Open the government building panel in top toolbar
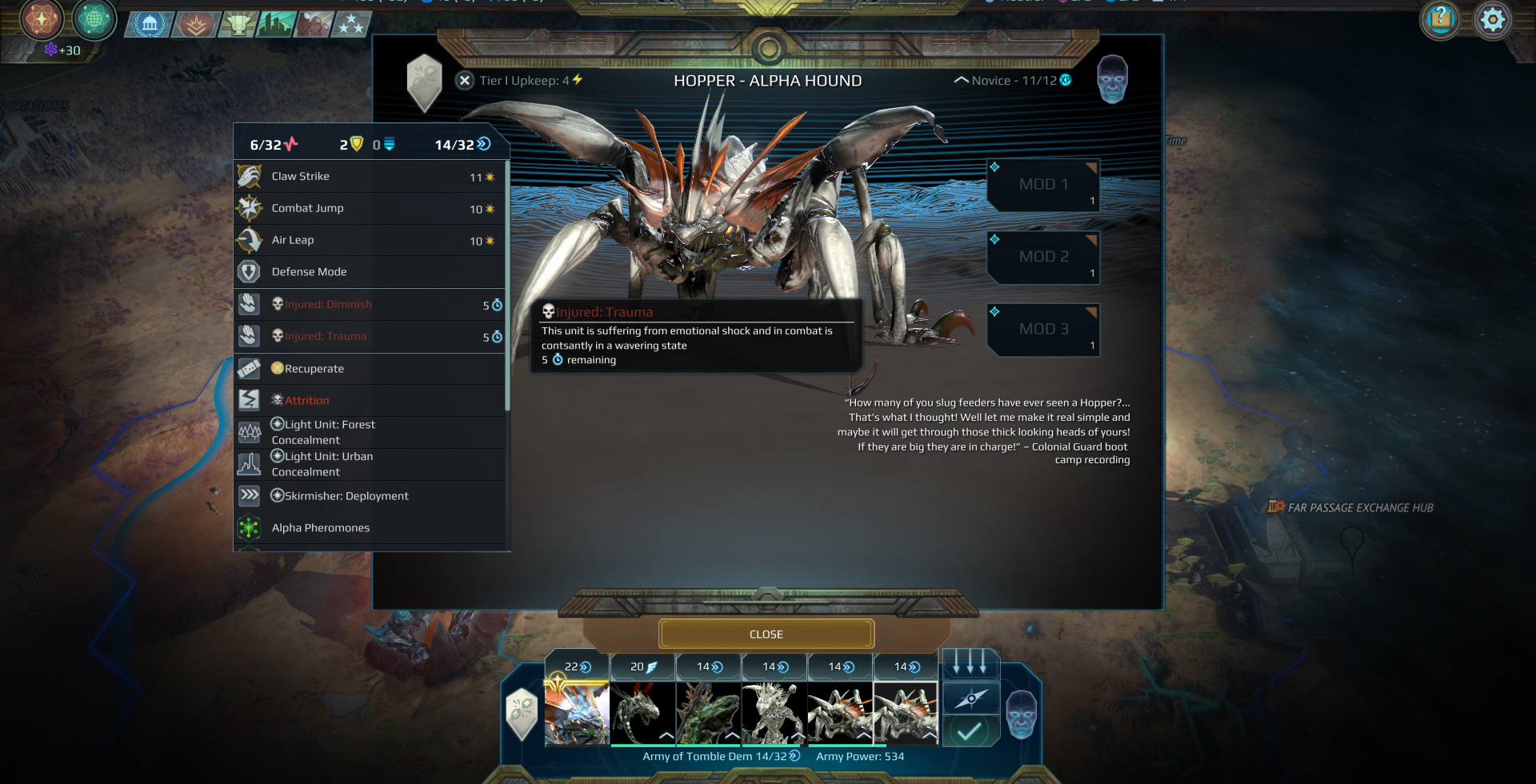 (149, 23)
